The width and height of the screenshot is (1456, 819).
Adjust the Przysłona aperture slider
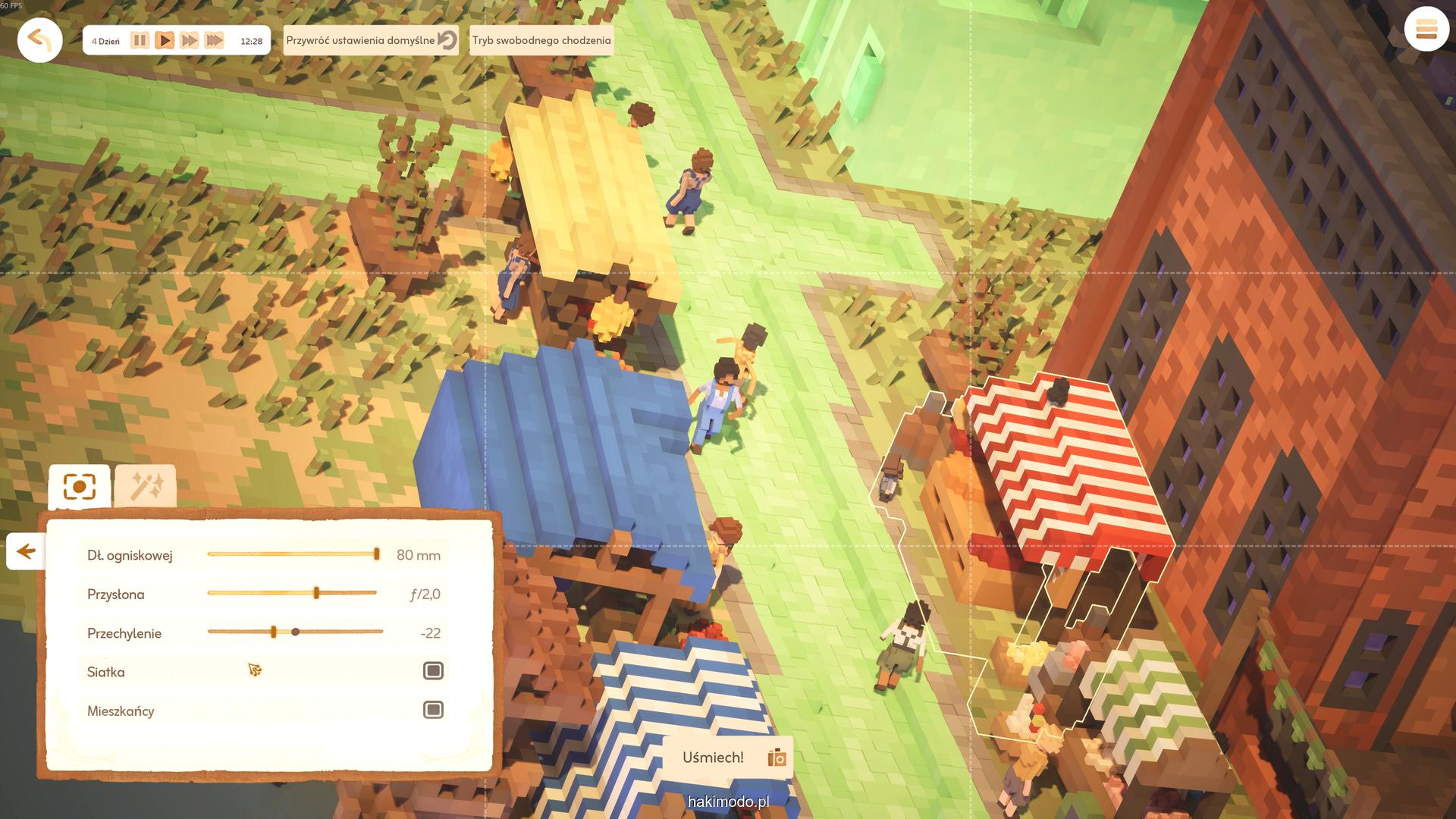tap(316, 593)
